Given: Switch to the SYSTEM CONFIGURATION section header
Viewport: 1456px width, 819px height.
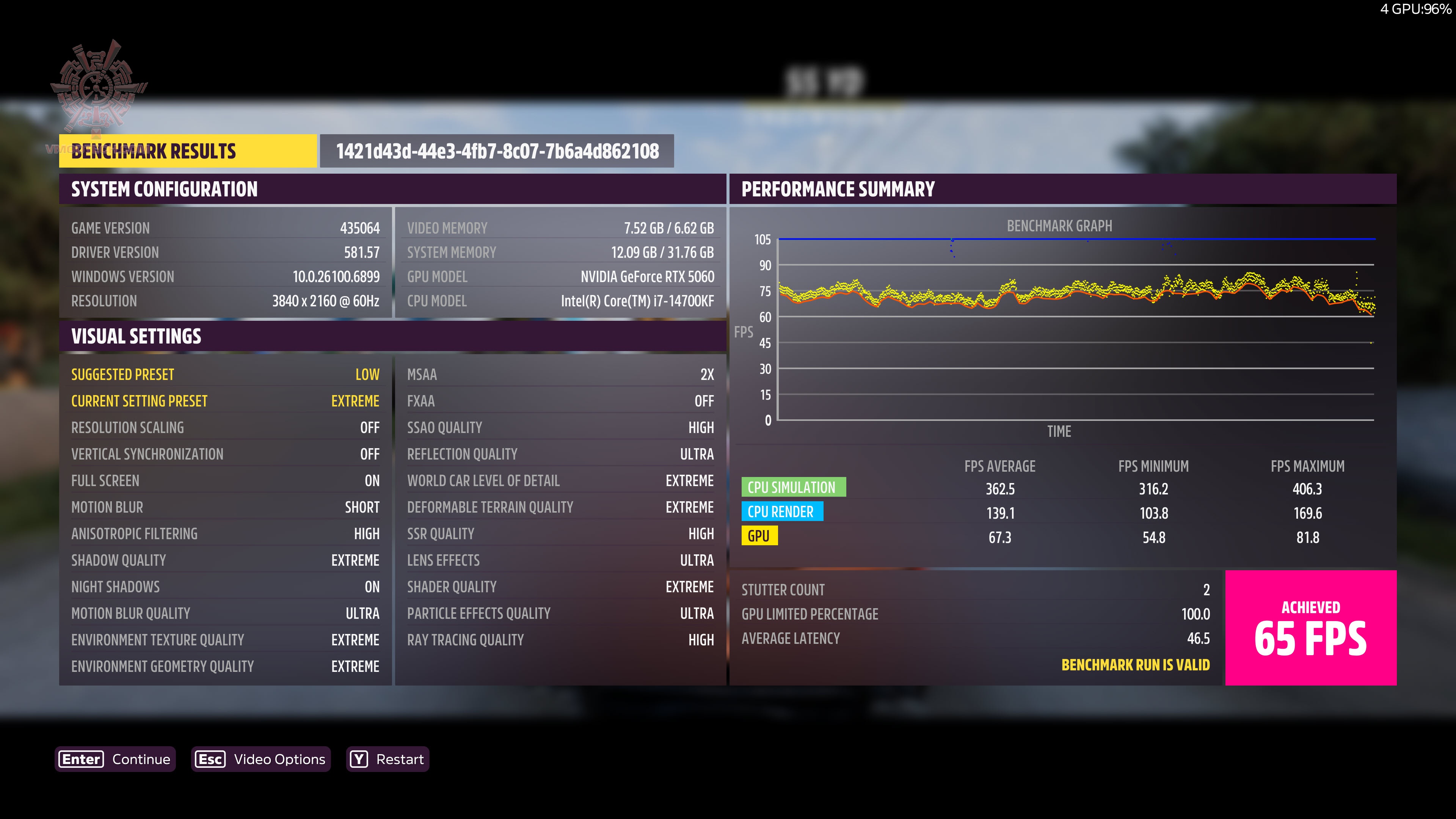Looking at the screenshot, I should [164, 189].
